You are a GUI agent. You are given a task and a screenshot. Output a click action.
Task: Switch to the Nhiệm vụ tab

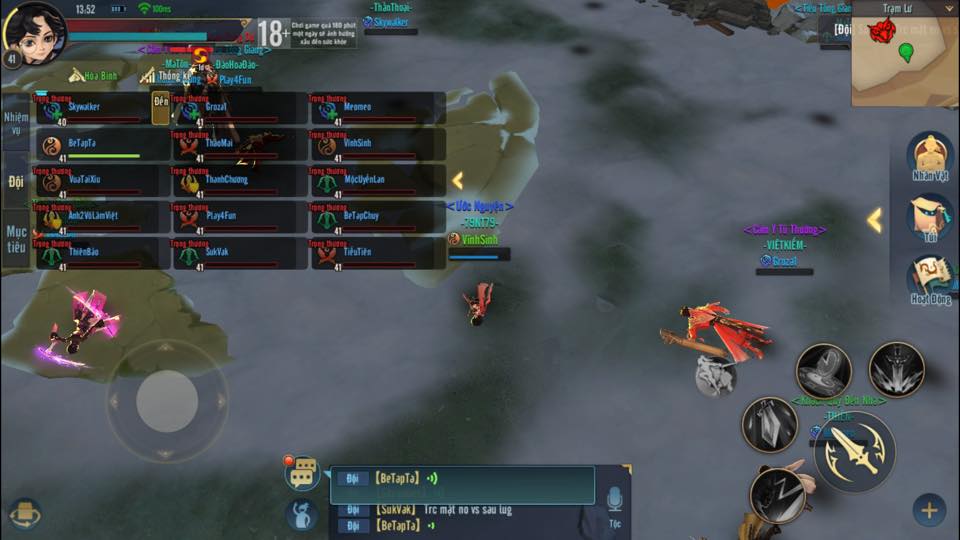click(x=15, y=122)
